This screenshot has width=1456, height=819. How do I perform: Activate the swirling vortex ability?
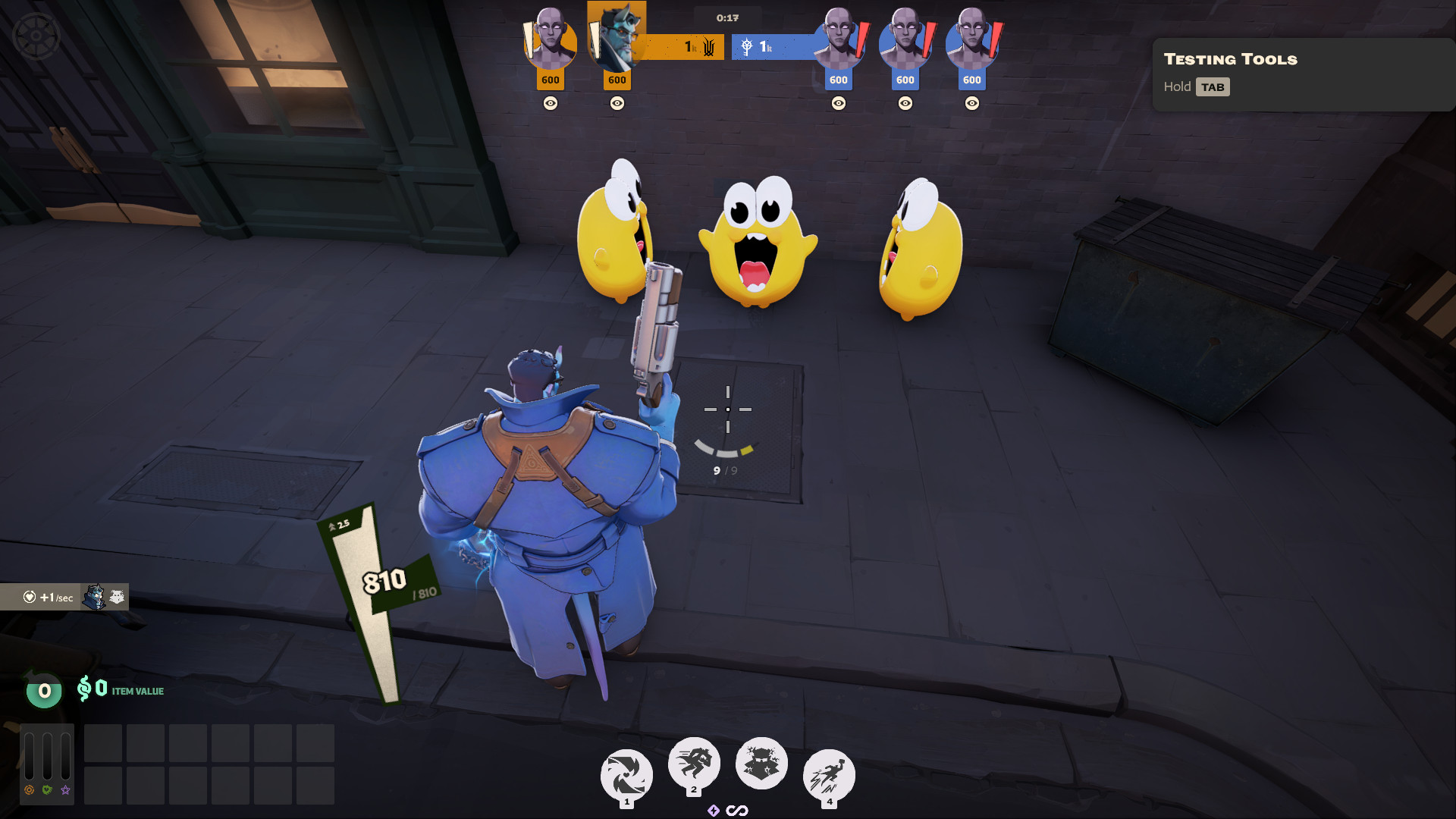626,775
